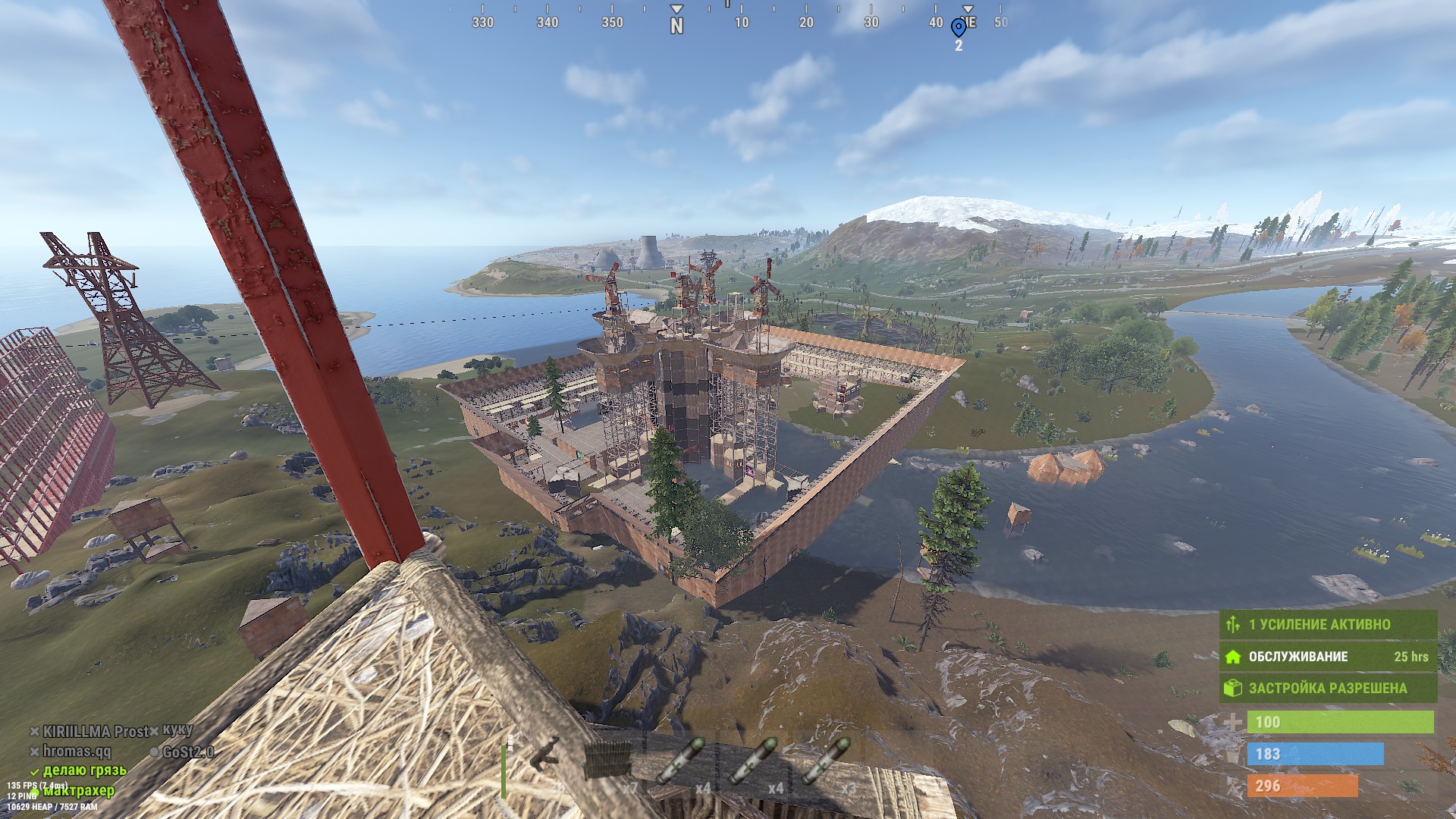
Task: Click team member мактрахер
Action: pyautogui.click(x=79, y=791)
